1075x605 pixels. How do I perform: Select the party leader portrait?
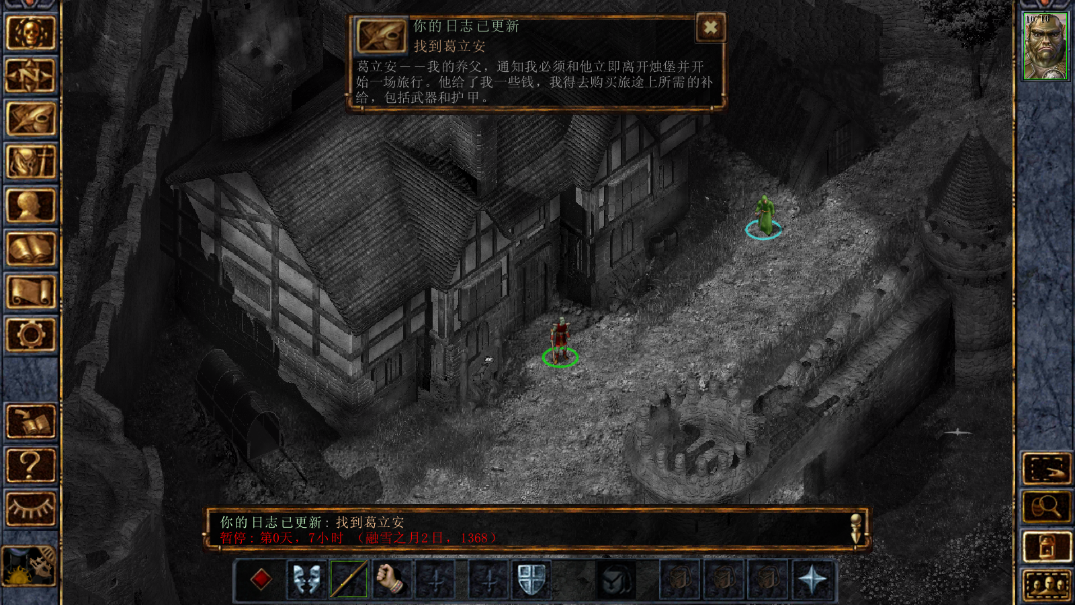tap(1045, 46)
